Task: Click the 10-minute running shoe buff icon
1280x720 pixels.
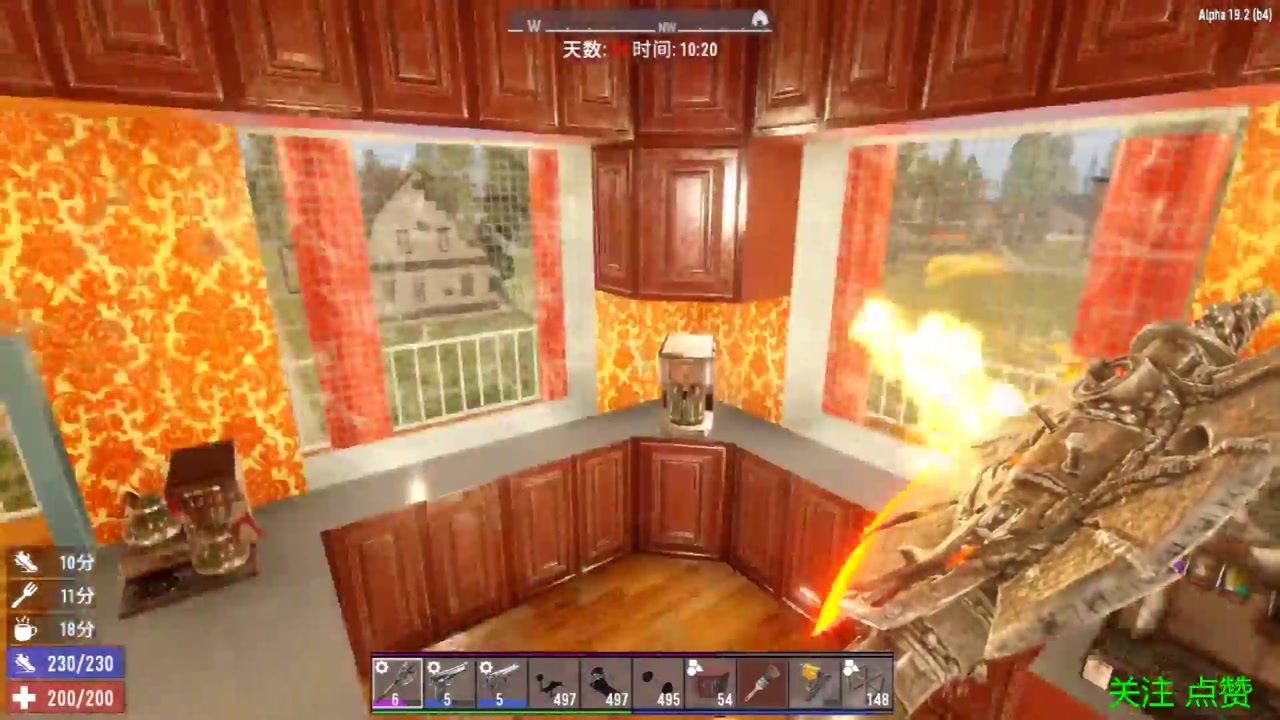Action: coord(25,562)
